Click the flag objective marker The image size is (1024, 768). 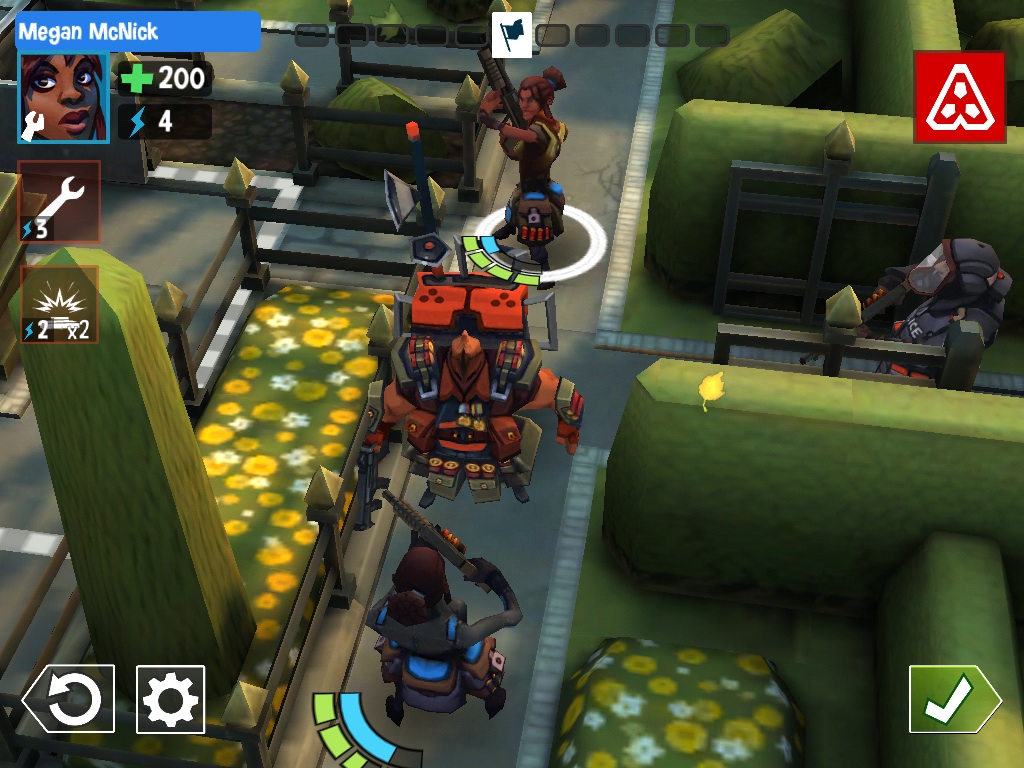pos(511,35)
